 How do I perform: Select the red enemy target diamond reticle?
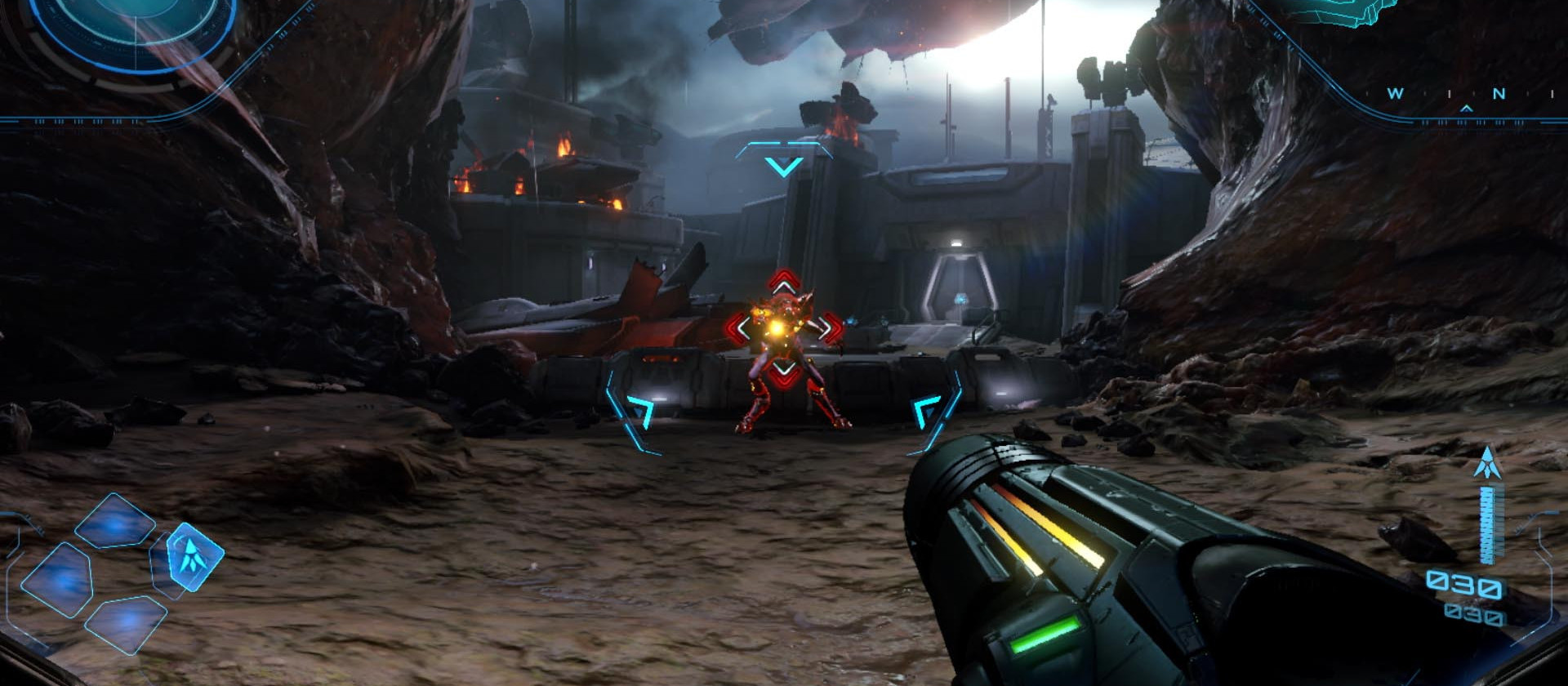click(x=784, y=331)
